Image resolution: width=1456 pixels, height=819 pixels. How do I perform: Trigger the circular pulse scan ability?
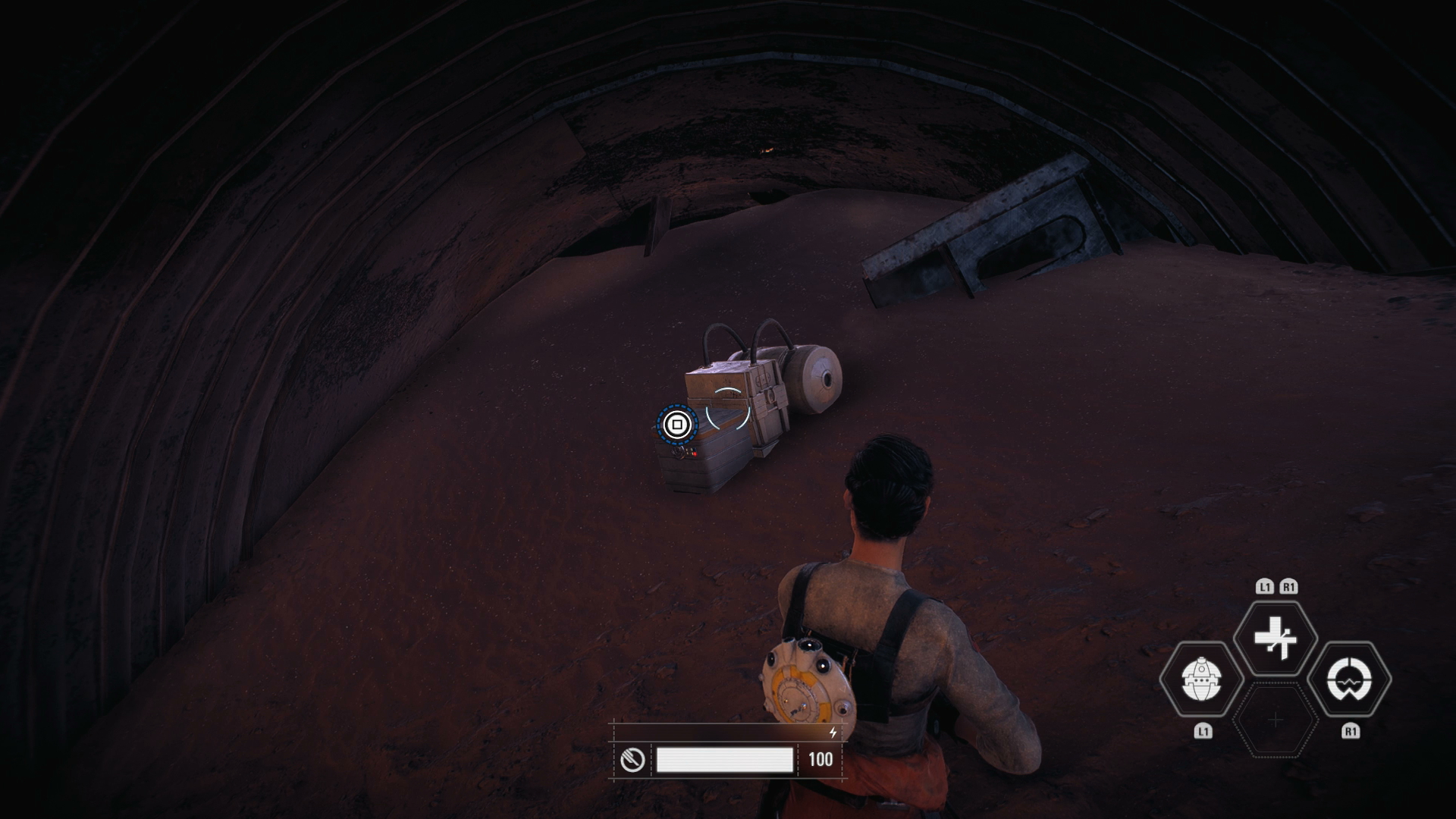(x=1350, y=679)
